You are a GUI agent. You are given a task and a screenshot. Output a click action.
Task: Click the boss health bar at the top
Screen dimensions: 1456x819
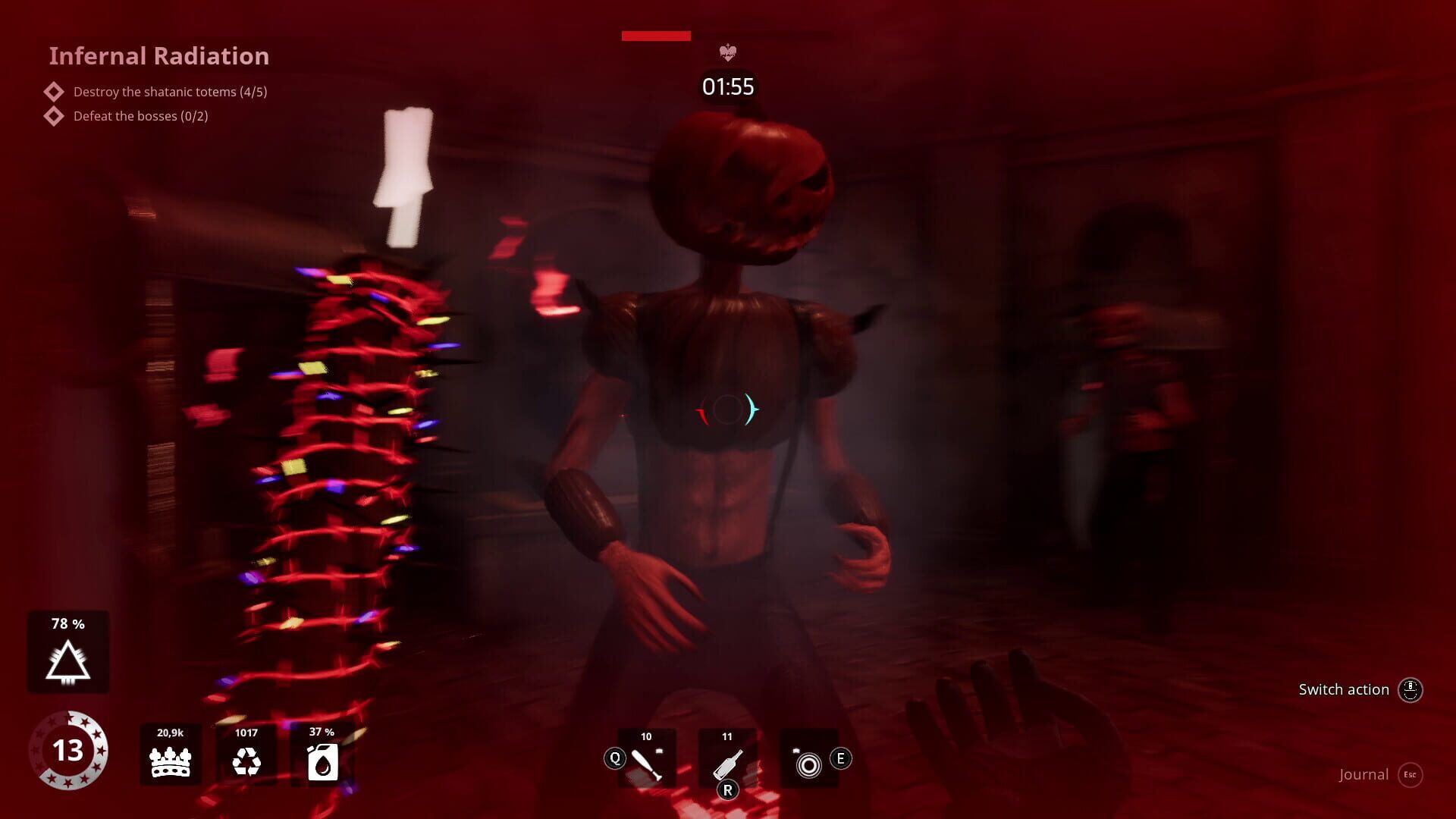655,35
